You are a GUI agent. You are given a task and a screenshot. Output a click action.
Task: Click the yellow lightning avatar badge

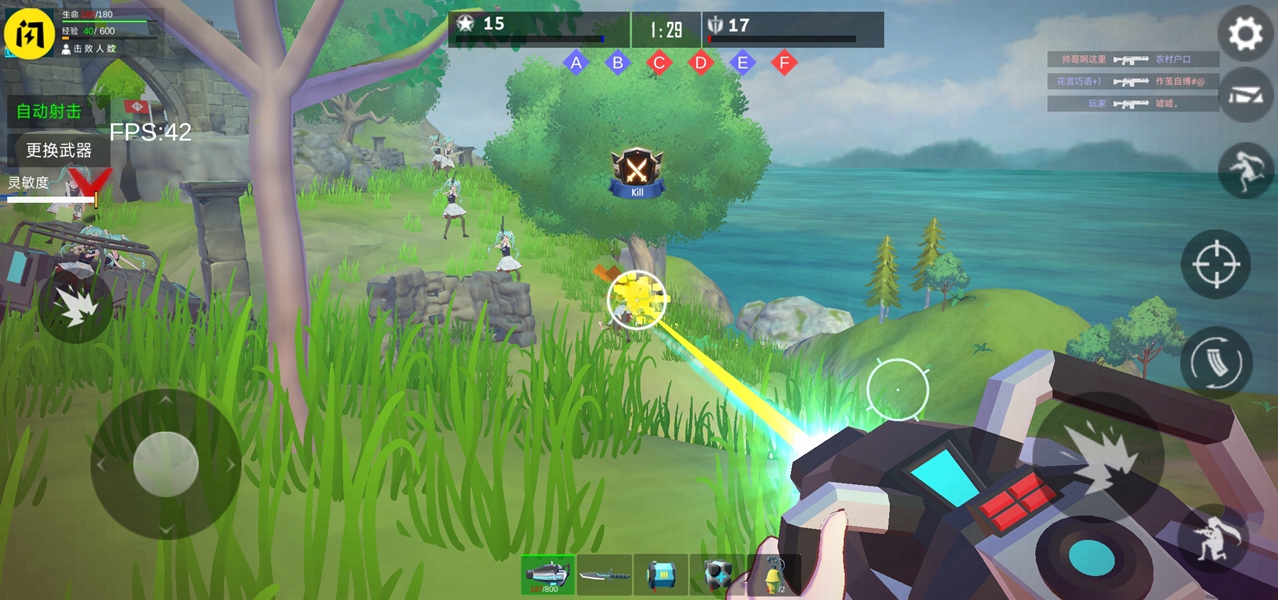pos(29,34)
